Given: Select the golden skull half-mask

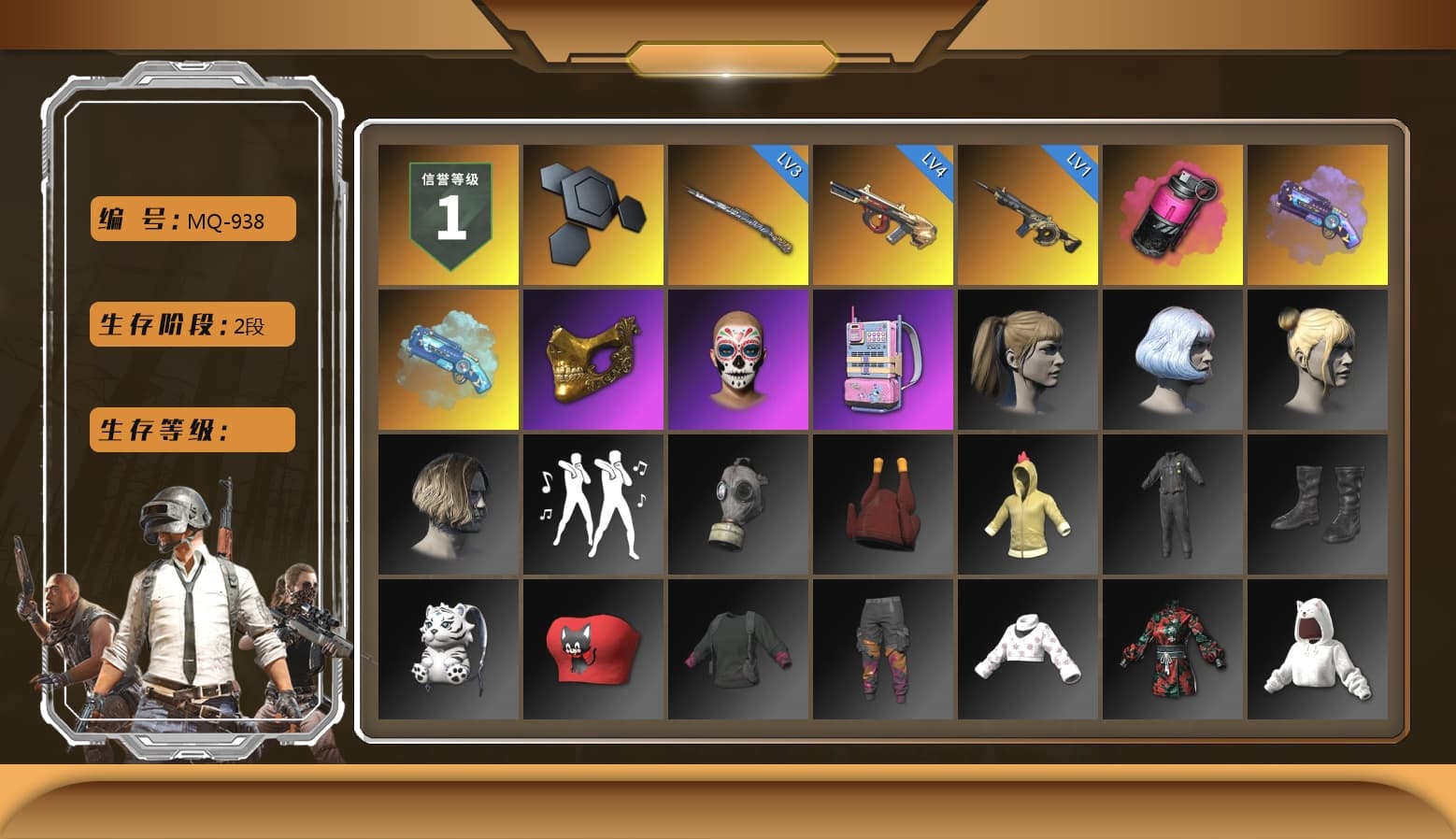Looking at the screenshot, I should 592,360.
